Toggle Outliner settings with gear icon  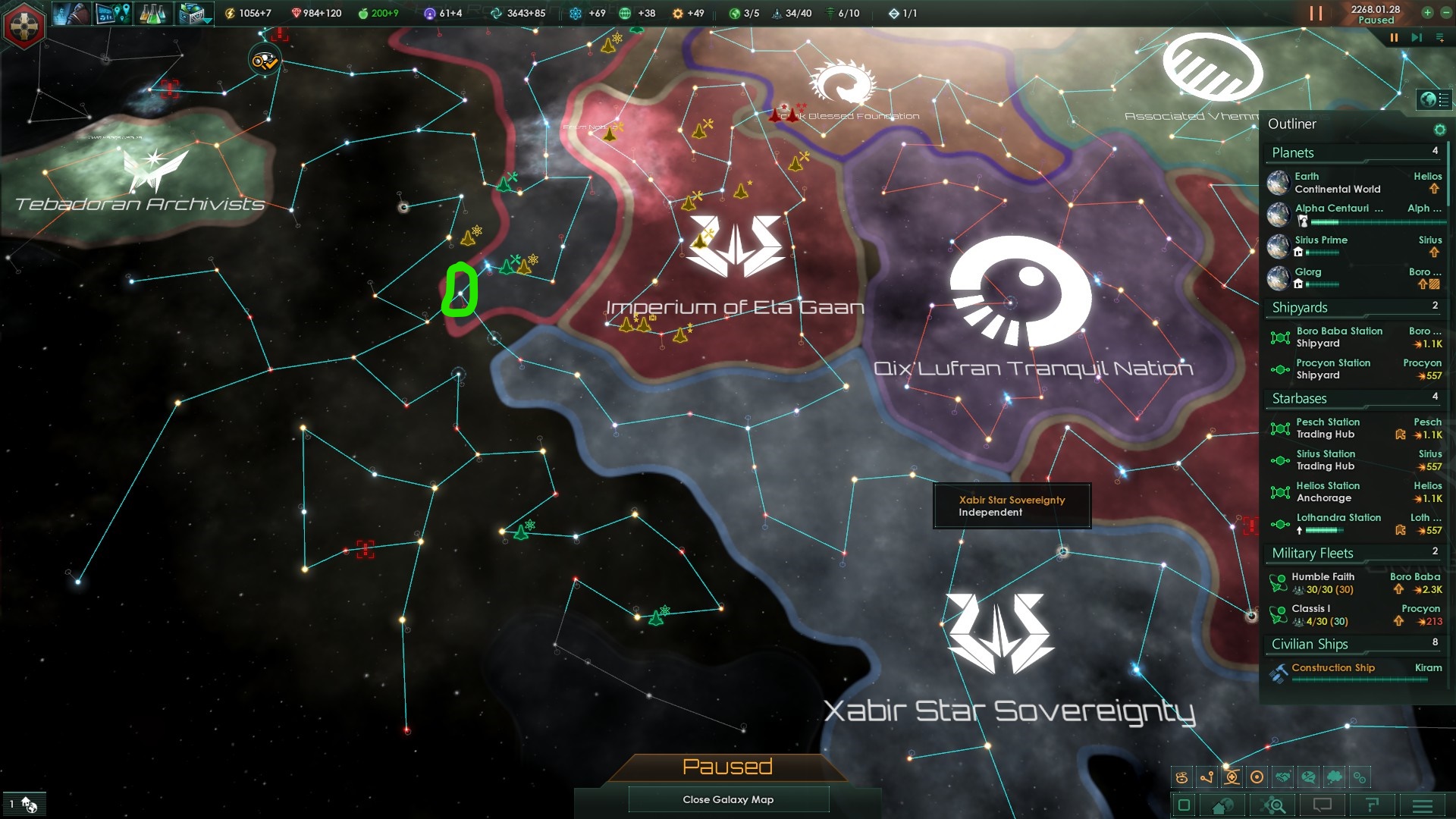1441,129
